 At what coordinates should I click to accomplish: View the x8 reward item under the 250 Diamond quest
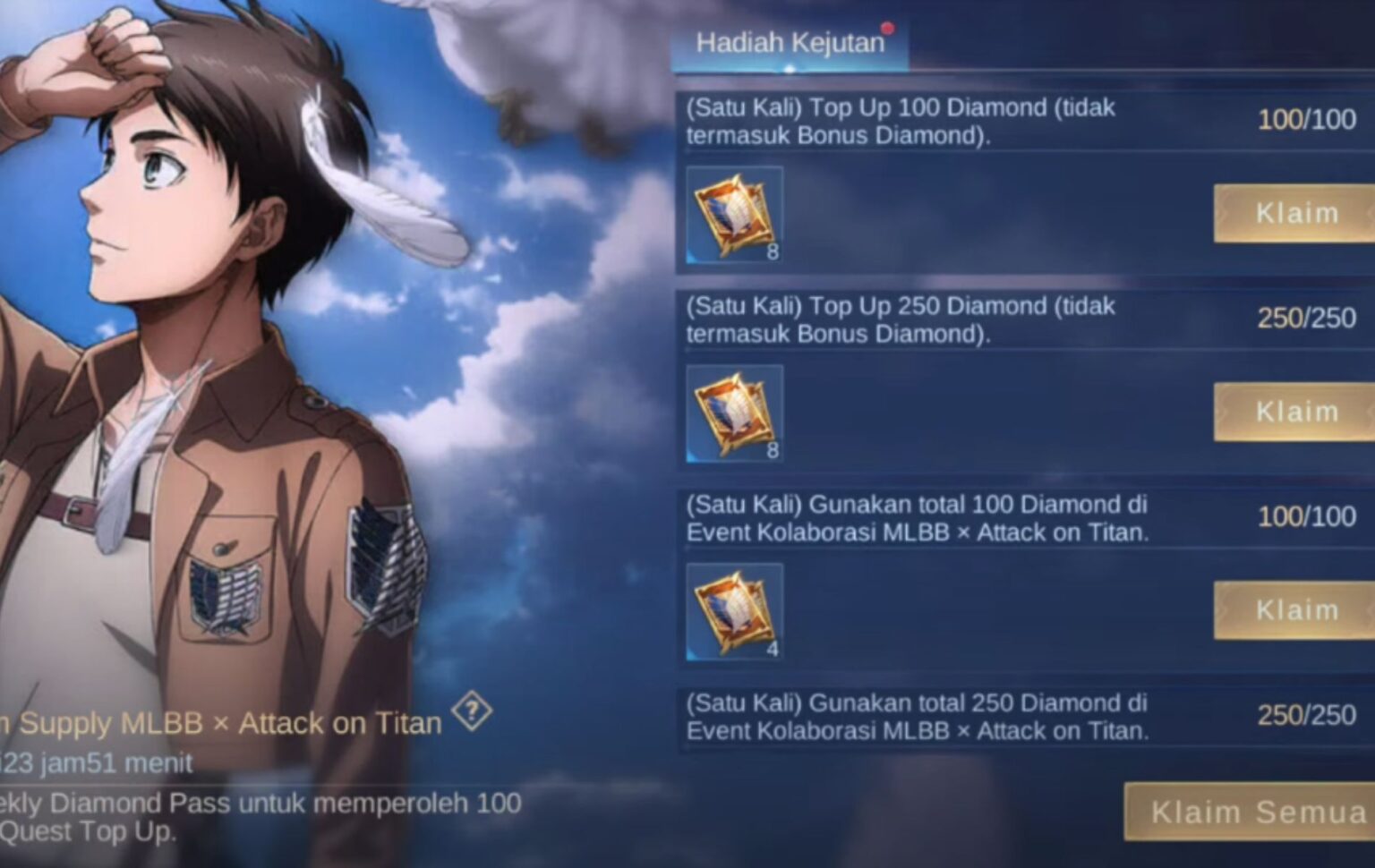[x=732, y=412]
